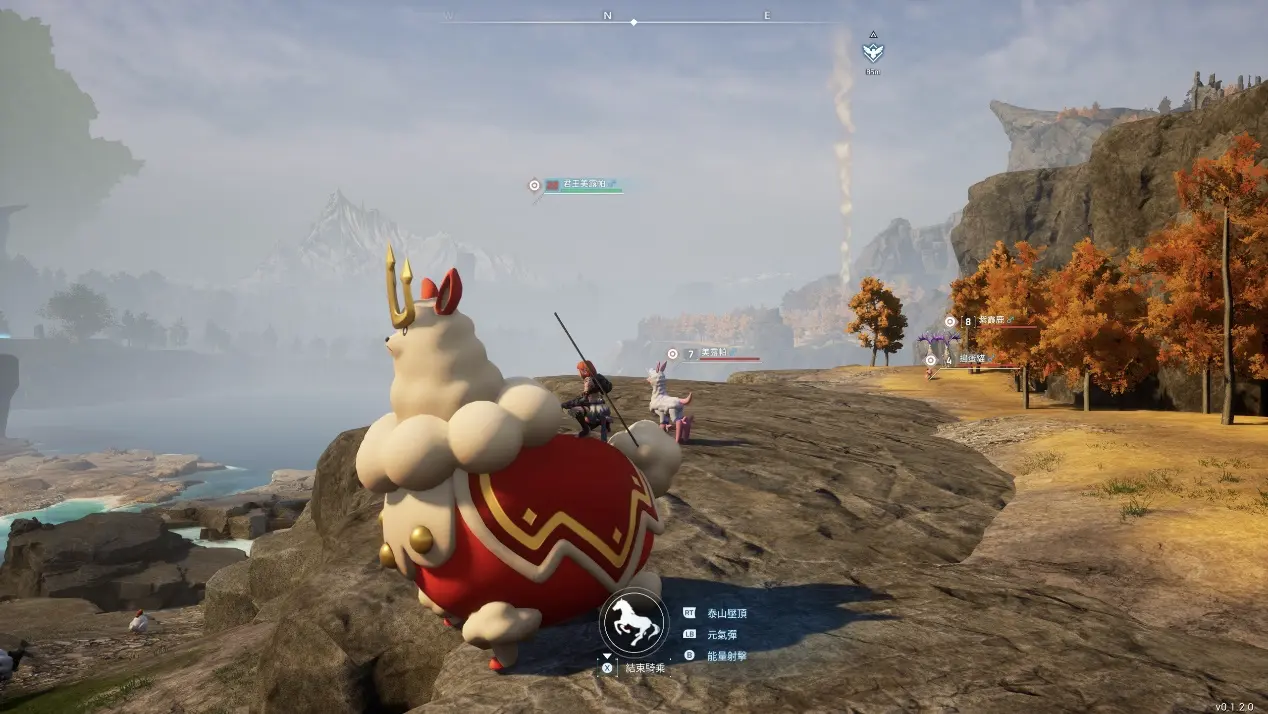
Task: Select the level 8 creature nameplate
Action: pos(990,321)
